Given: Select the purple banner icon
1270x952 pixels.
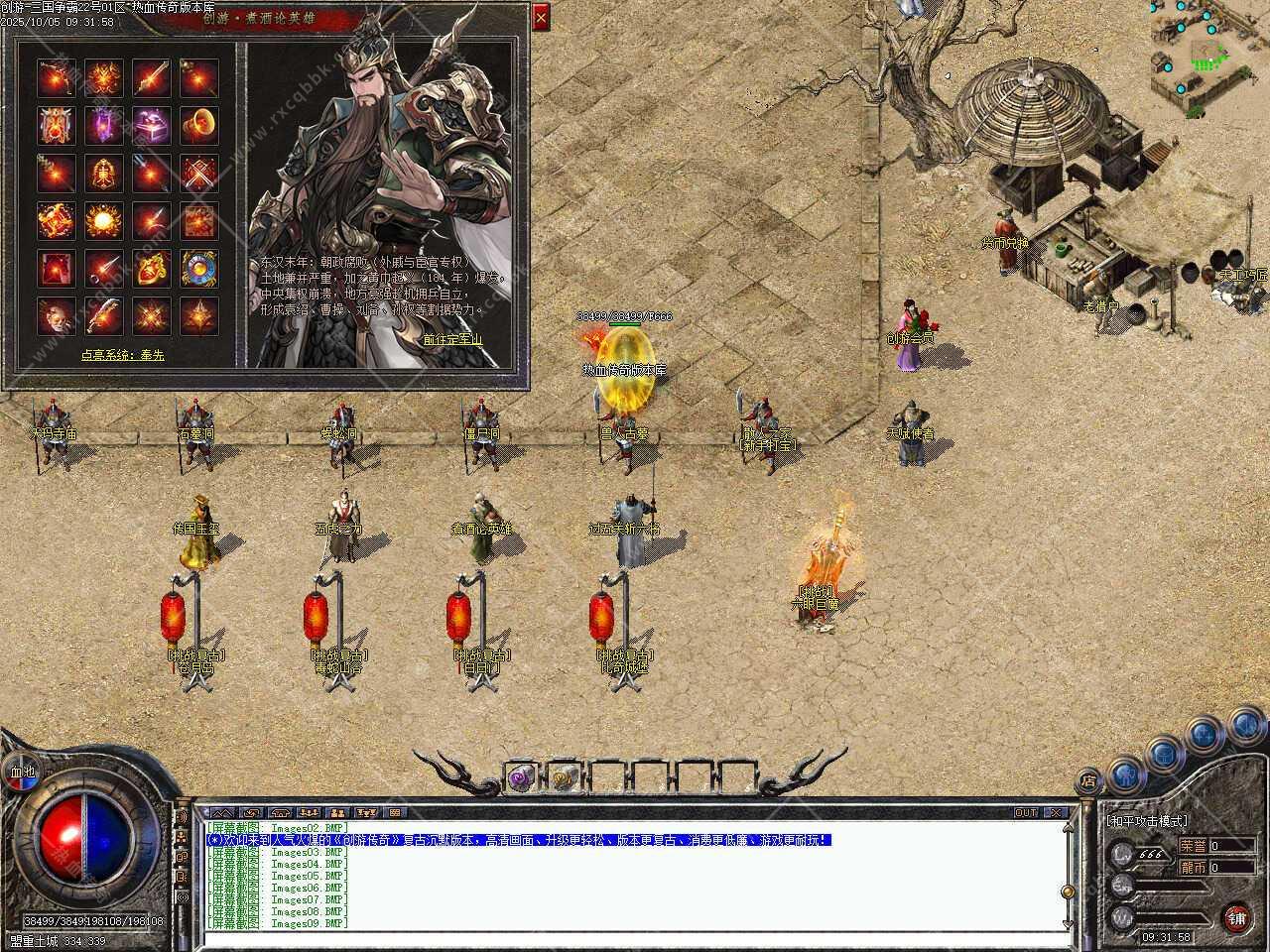Looking at the screenshot, I should [104, 126].
